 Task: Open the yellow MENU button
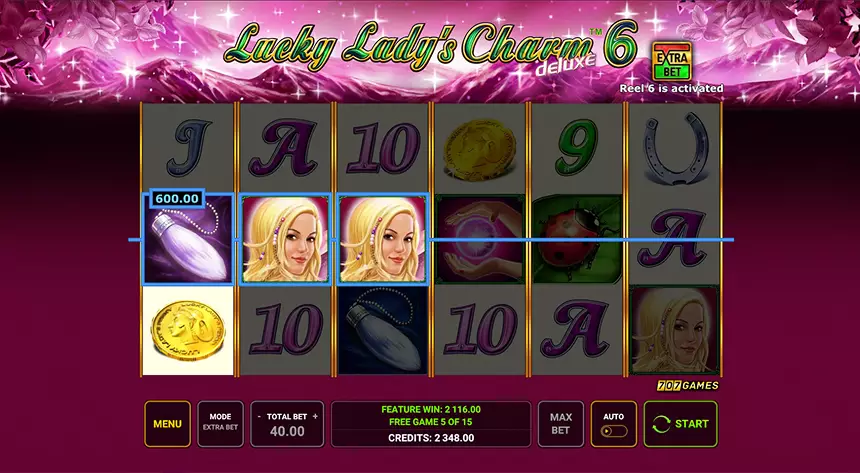(x=167, y=424)
